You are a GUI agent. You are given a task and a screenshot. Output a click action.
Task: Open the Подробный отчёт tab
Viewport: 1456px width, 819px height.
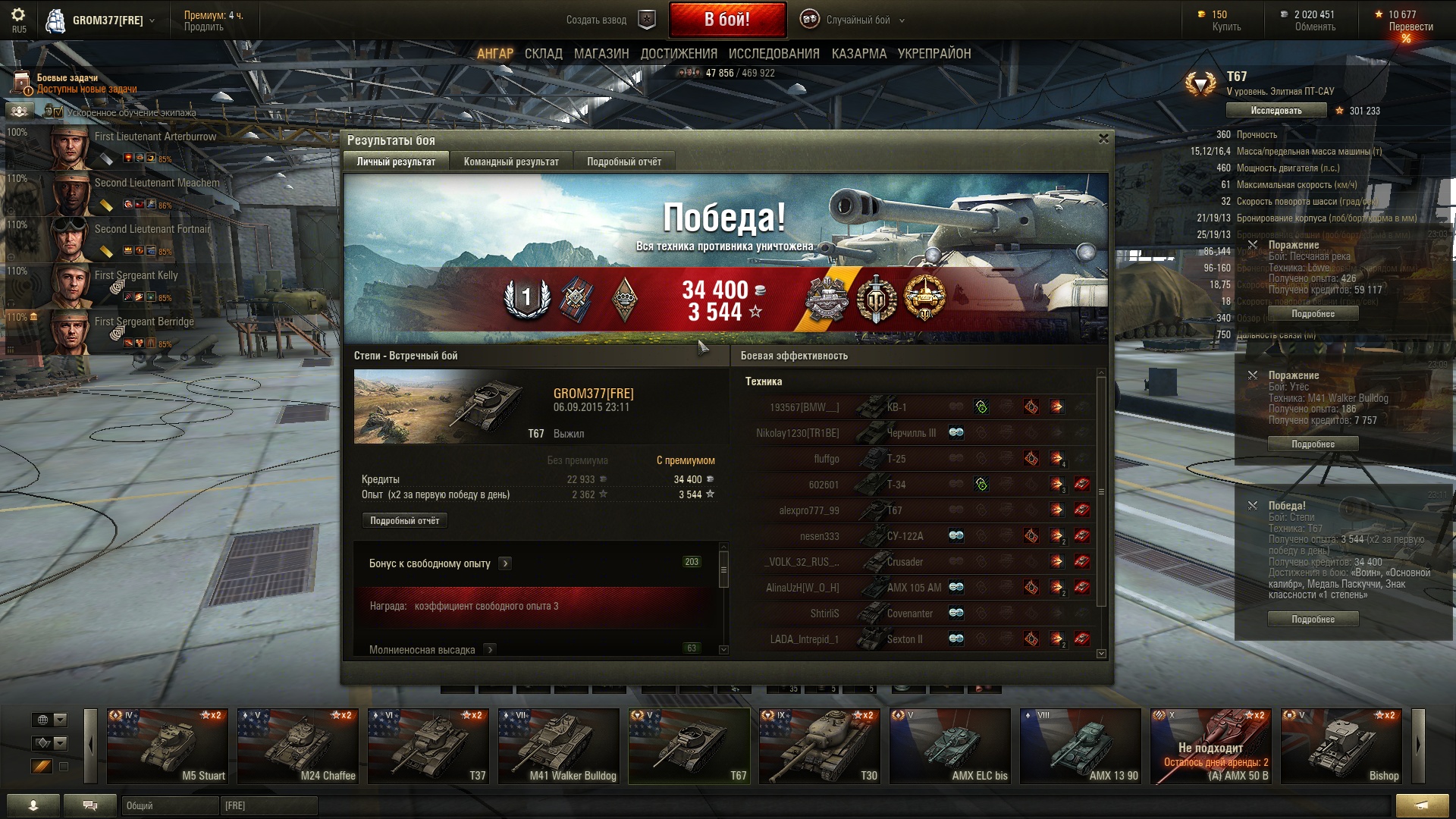coord(623,162)
